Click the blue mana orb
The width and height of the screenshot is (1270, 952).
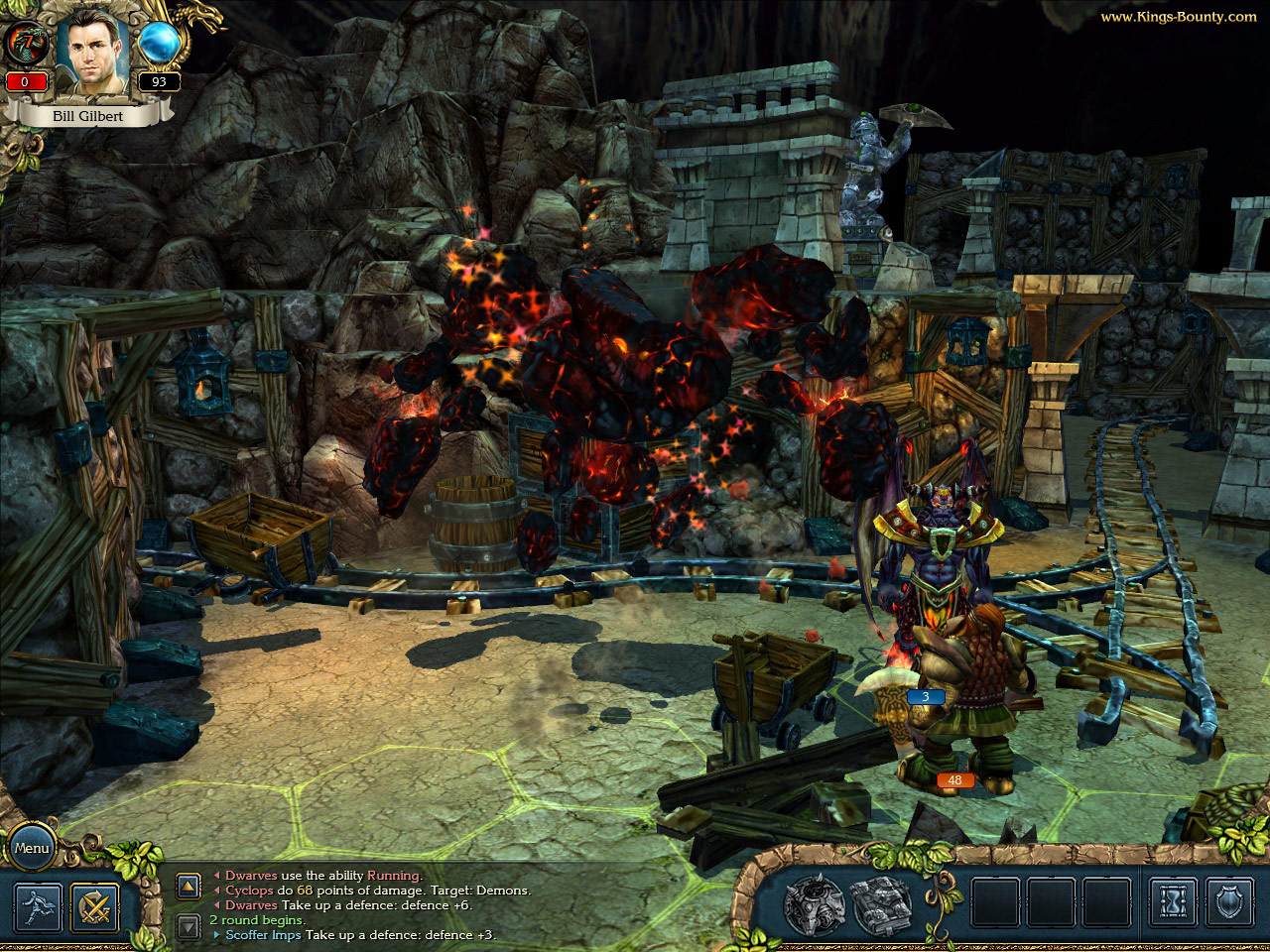pos(159,44)
